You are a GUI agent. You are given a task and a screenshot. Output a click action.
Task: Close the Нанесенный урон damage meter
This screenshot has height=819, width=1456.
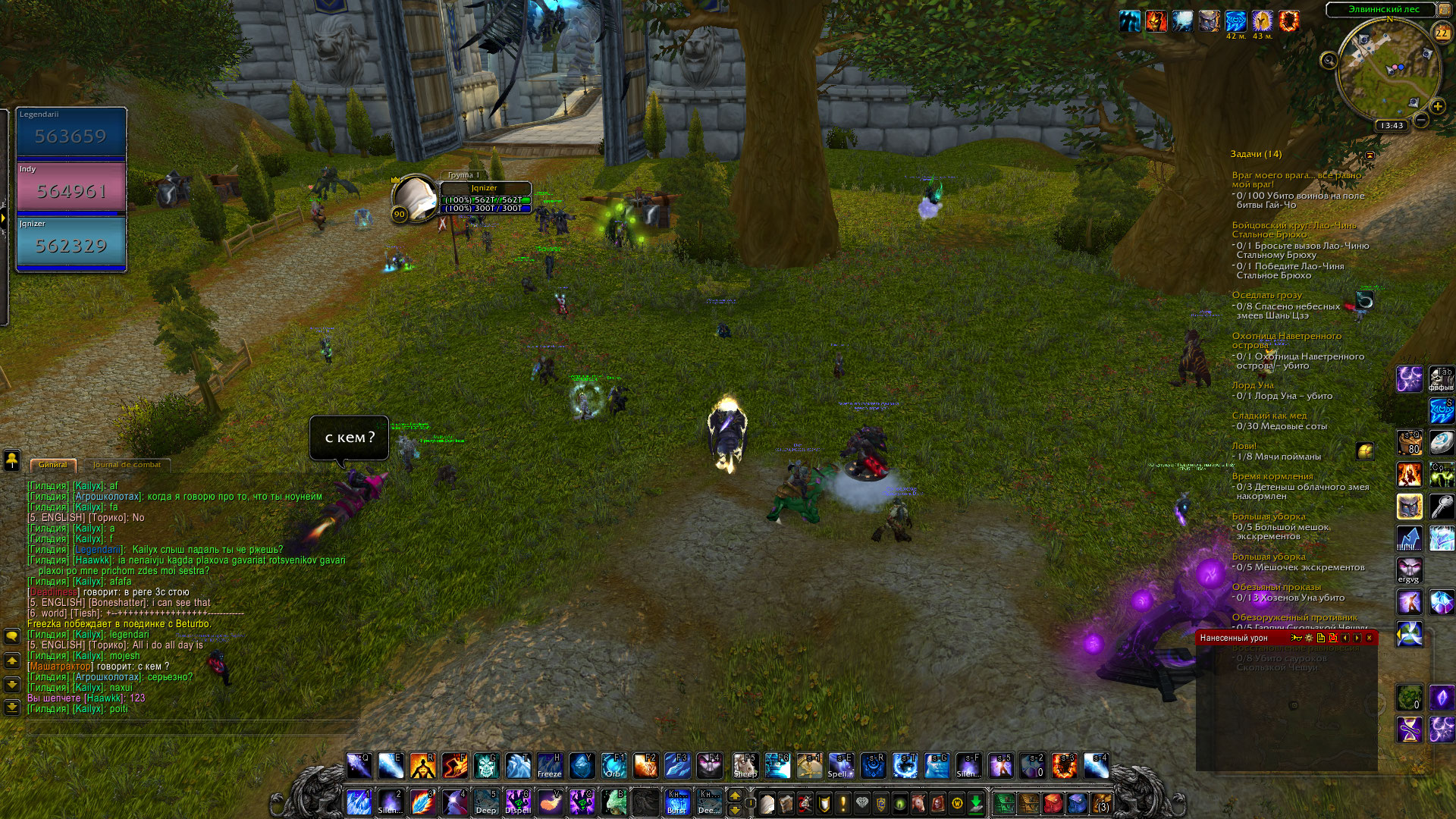(x=1369, y=638)
